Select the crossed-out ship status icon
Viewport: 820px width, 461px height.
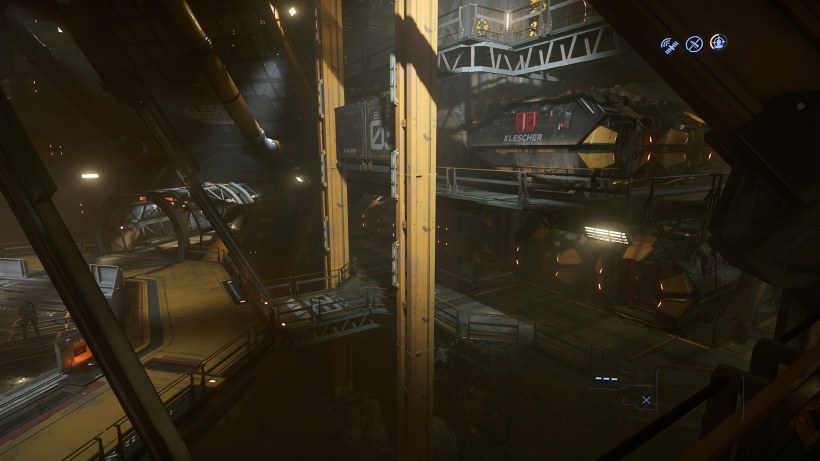click(693, 44)
